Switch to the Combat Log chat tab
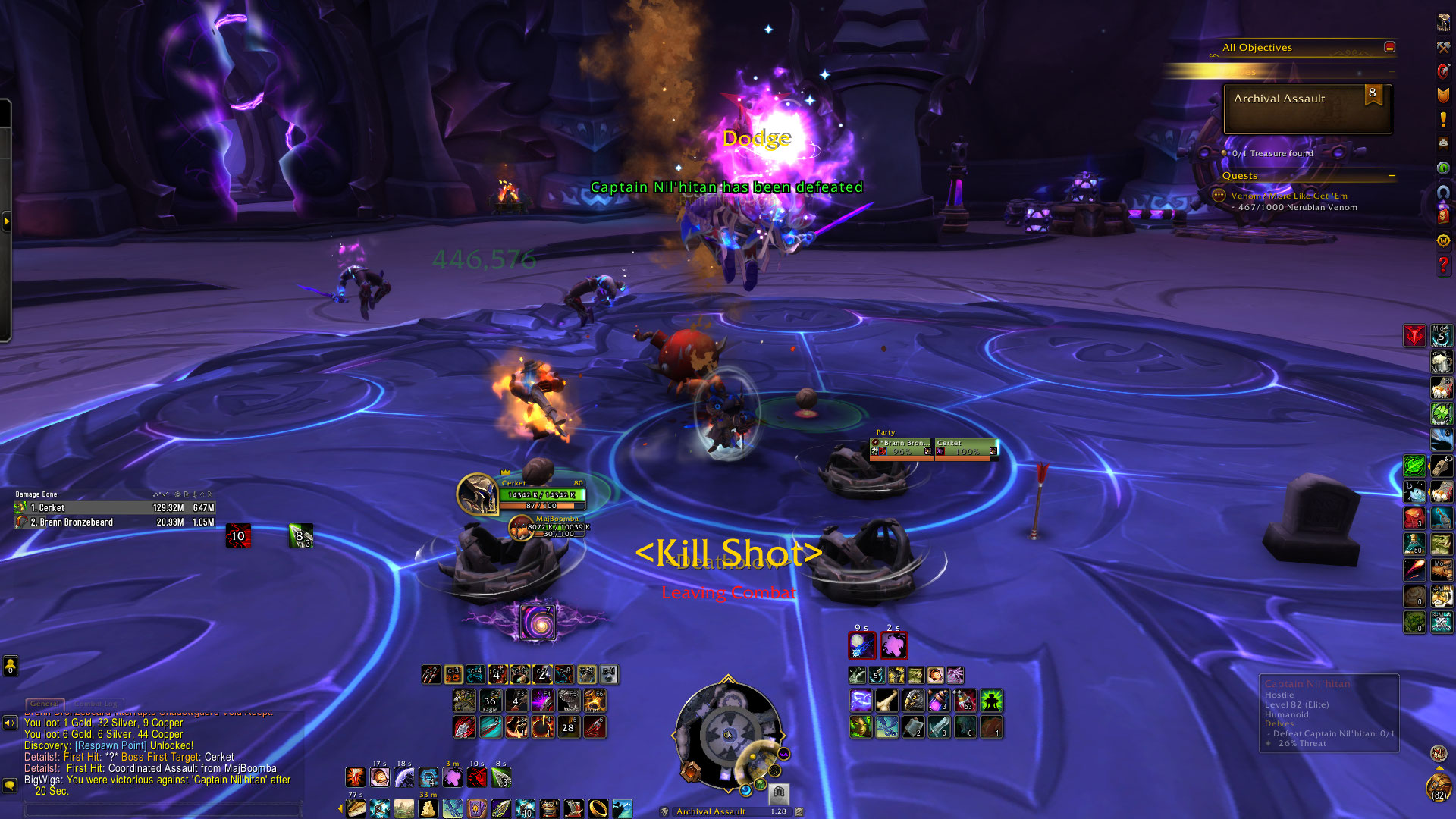 96,704
